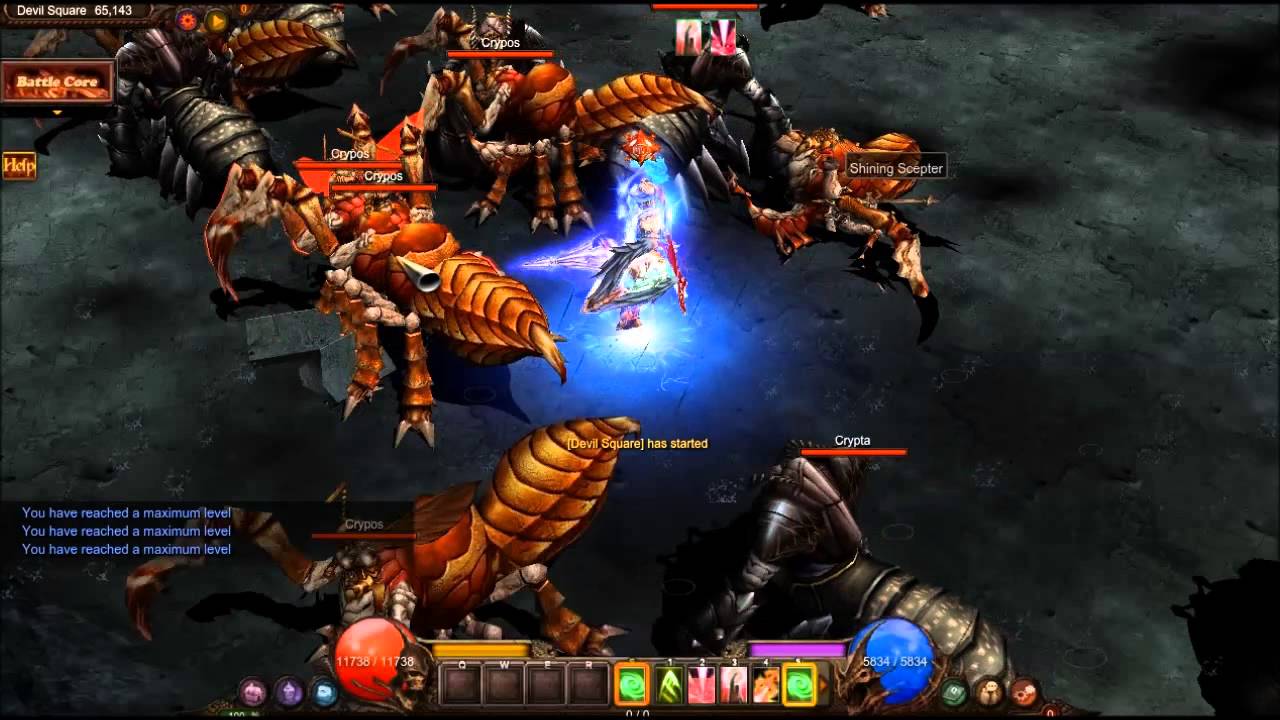Click the blue circular icon bottom-left
The width and height of the screenshot is (1280, 720).
tap(324, 691)
